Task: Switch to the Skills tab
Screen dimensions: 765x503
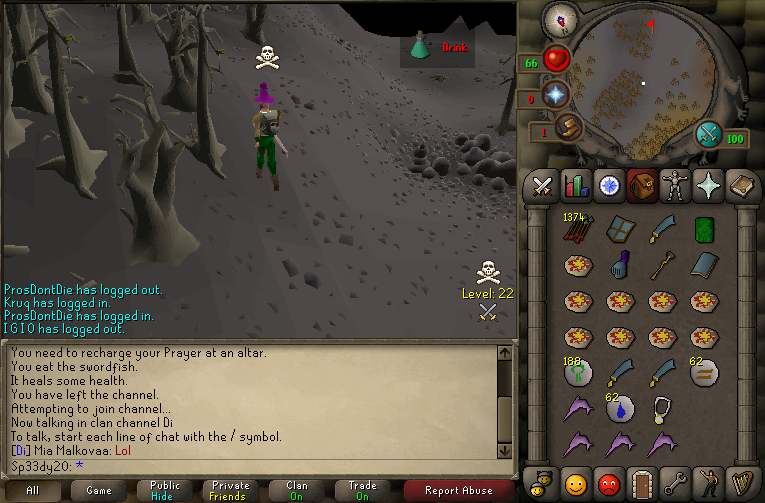Action: [x=575, y=185]
